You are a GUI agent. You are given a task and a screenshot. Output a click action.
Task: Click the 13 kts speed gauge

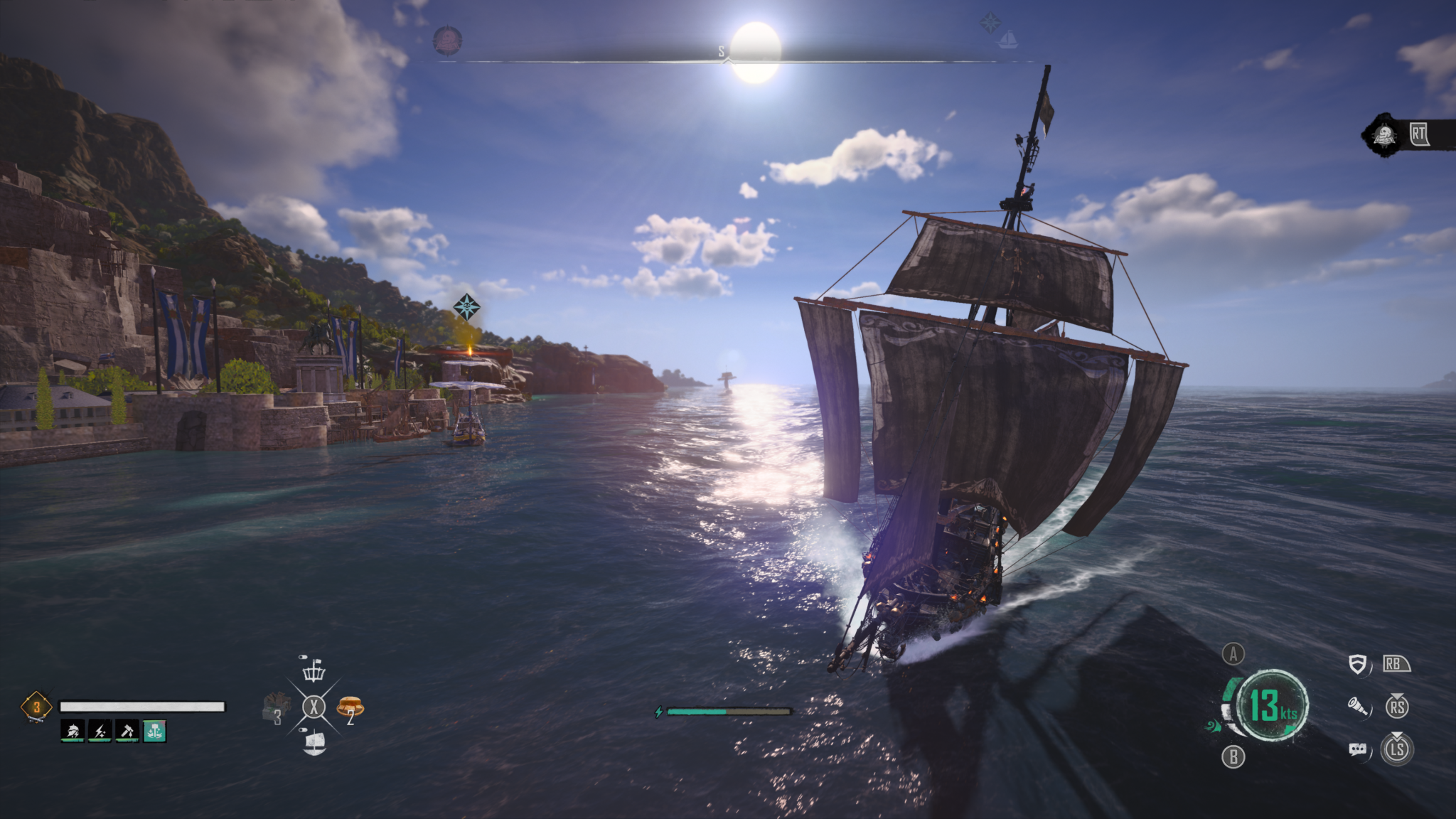tap(1273, 705)
